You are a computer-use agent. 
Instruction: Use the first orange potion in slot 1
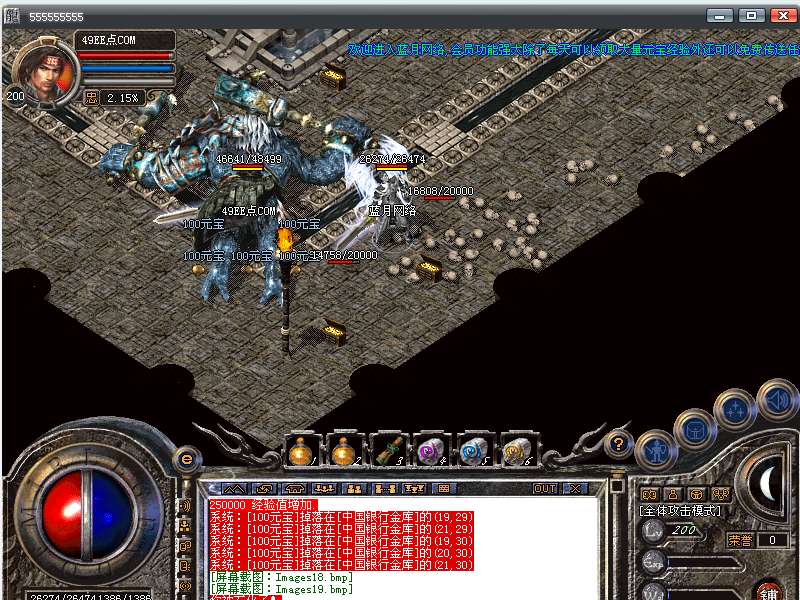click(300, 451)
